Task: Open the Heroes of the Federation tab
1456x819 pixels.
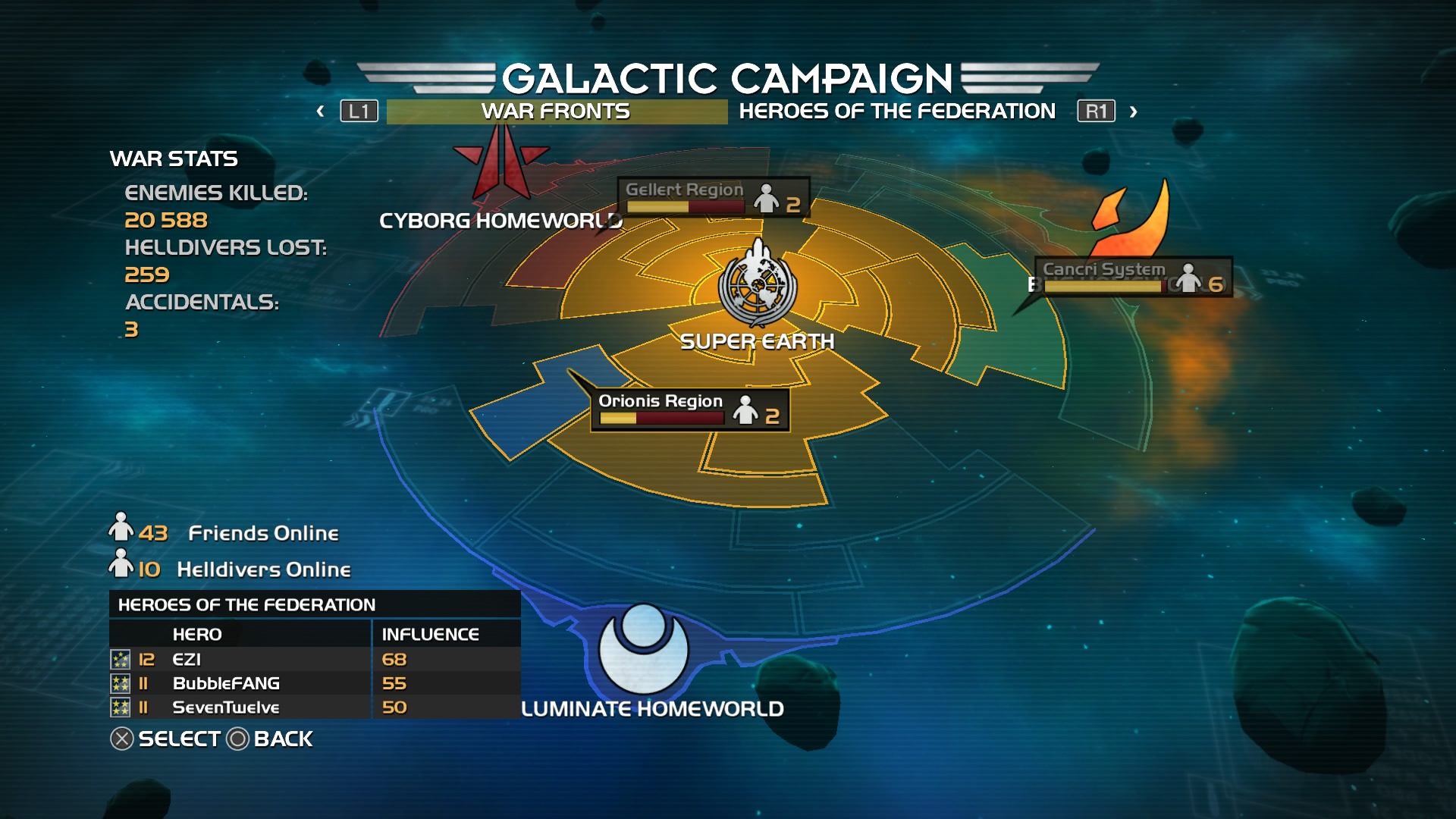Action: 897,111
